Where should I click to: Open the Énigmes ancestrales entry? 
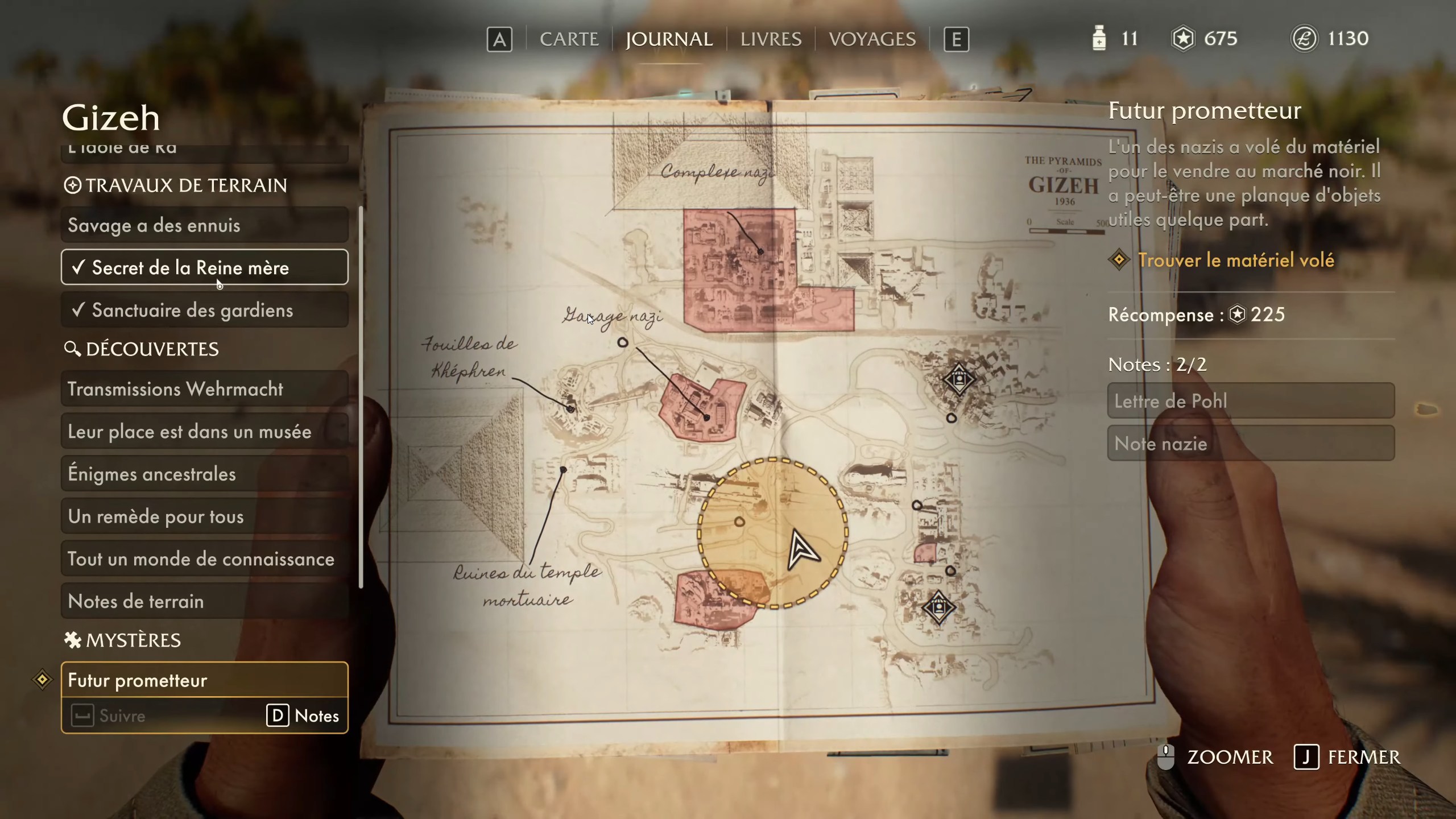pyautogui.click(x=205, y=474)
